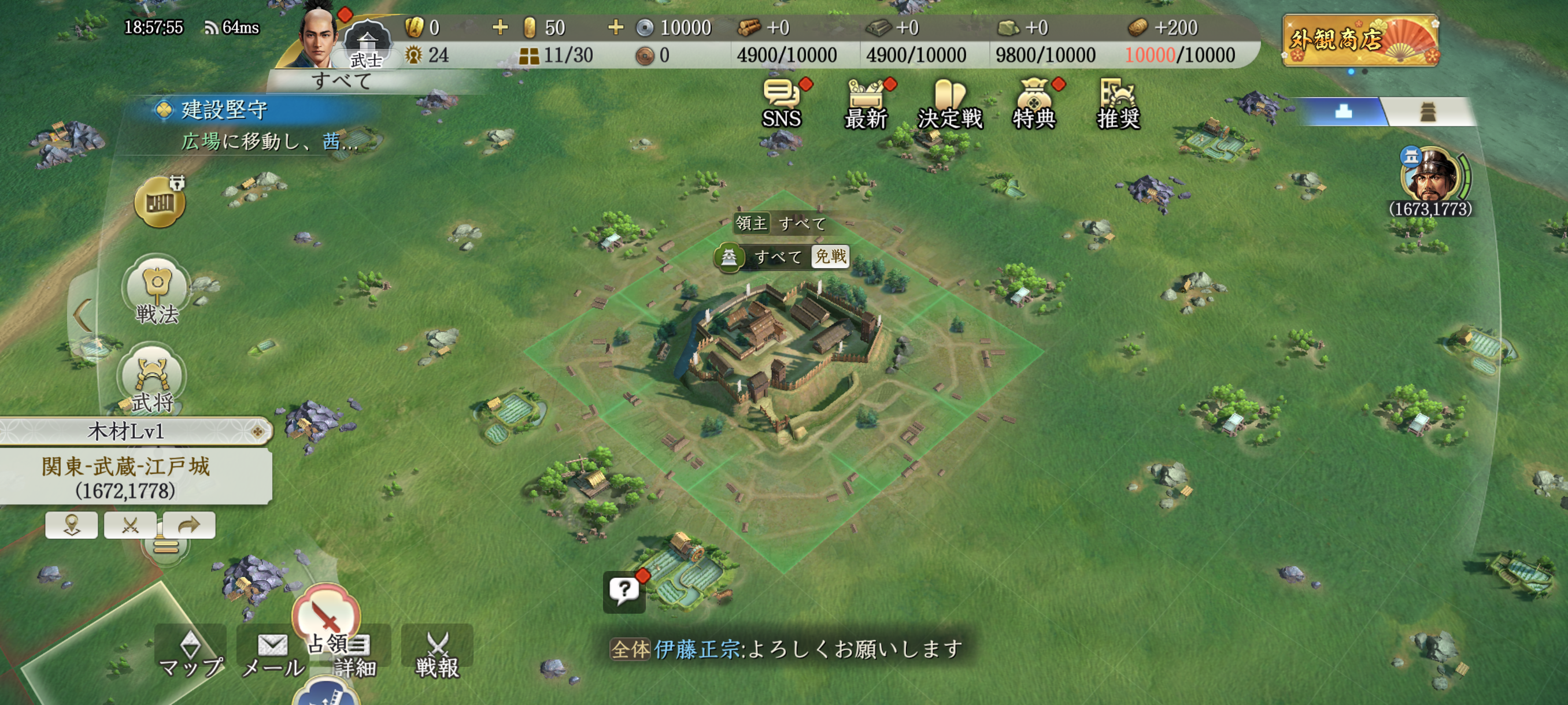This screenshot has width=1568, height=705.
Task: View the 推奨 recommendations
Action: coord(1118,103)
